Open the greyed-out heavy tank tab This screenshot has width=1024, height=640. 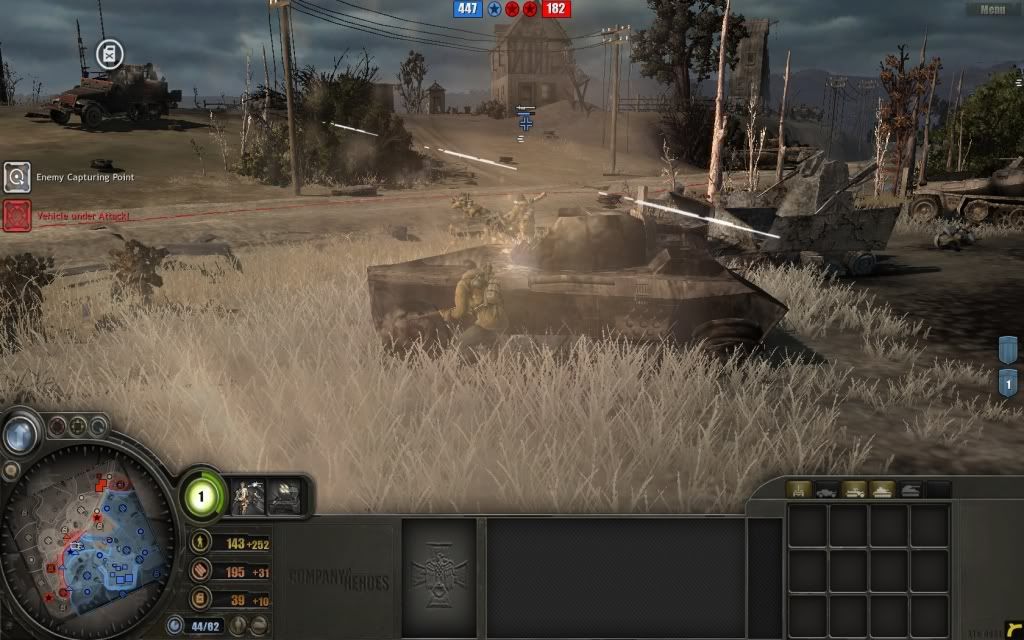point(911,490)
